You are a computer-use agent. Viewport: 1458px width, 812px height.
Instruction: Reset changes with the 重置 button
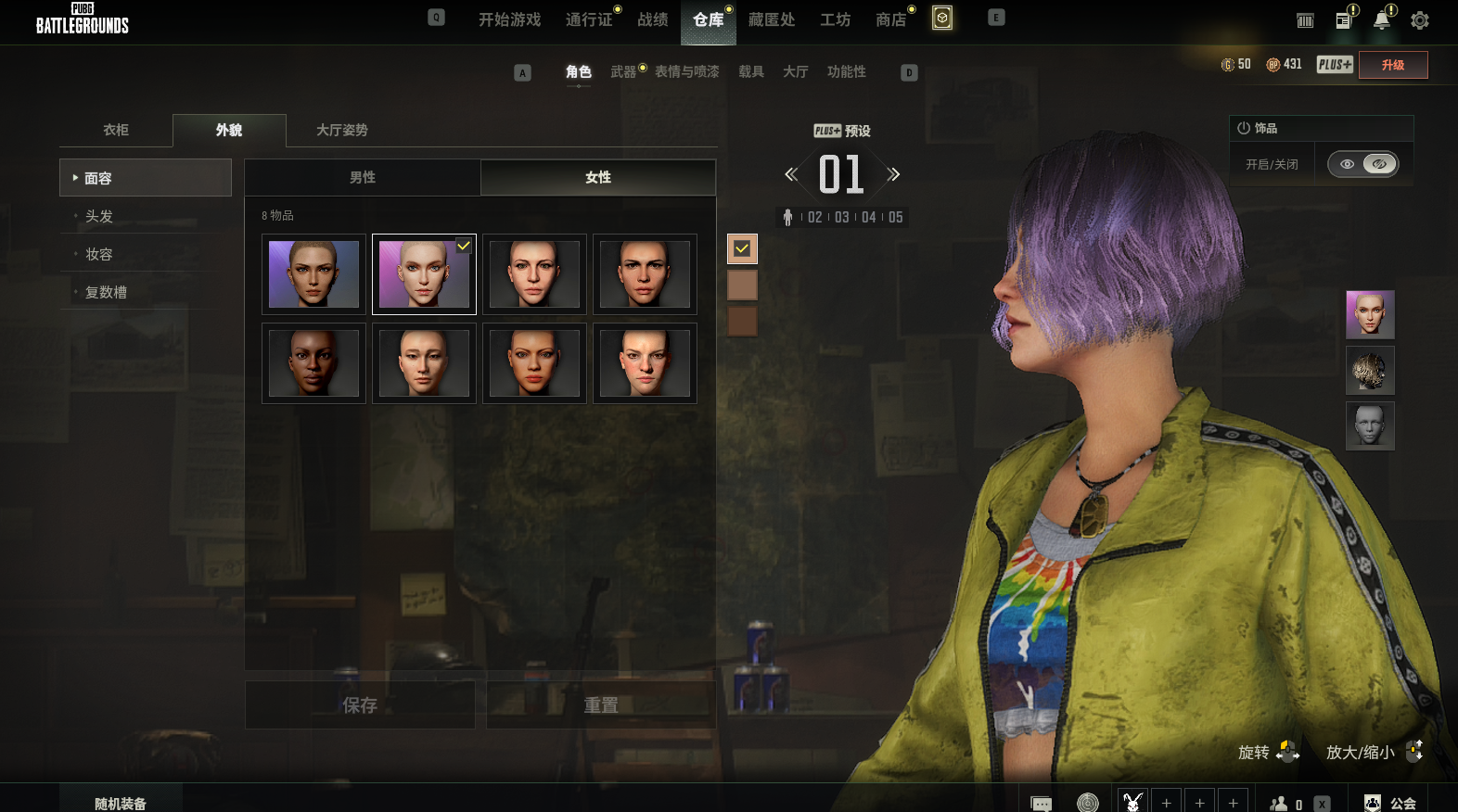click(x=601, y=705)
